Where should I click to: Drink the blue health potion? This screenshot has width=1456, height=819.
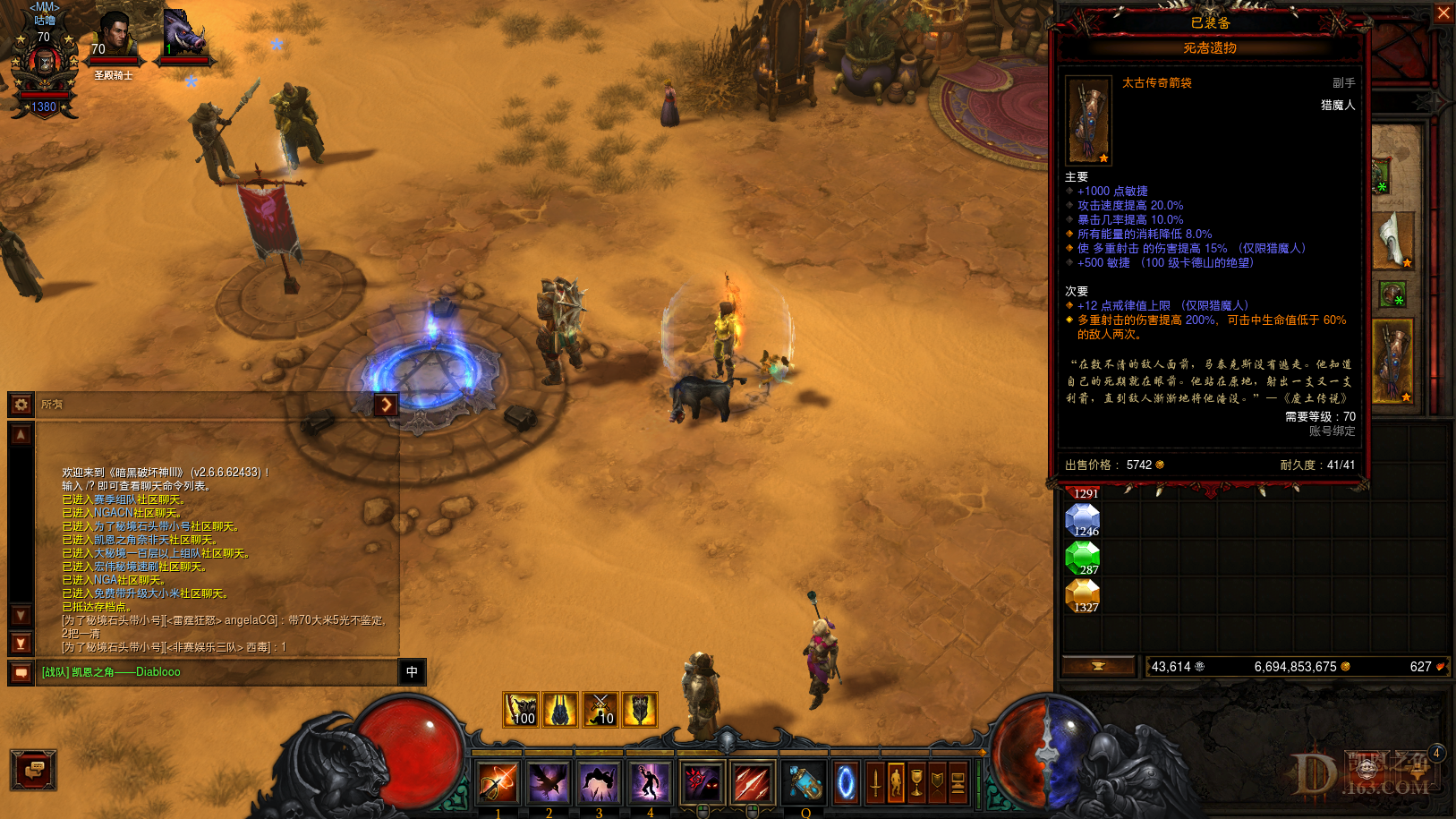tap(805, 783)
